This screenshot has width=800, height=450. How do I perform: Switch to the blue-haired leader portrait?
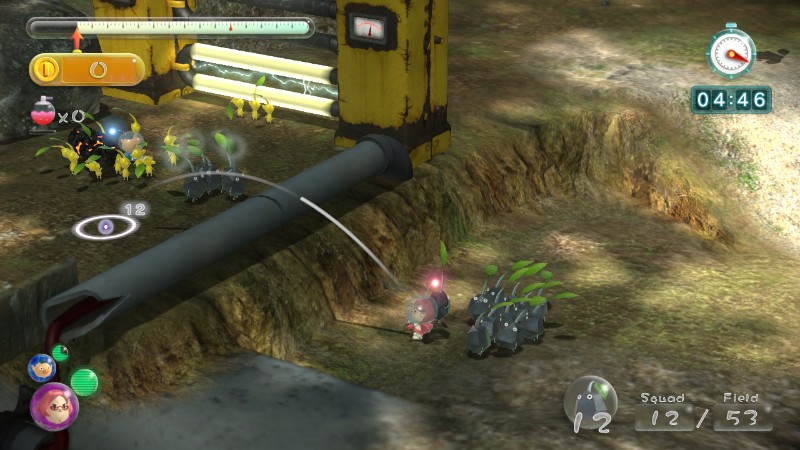41,367
